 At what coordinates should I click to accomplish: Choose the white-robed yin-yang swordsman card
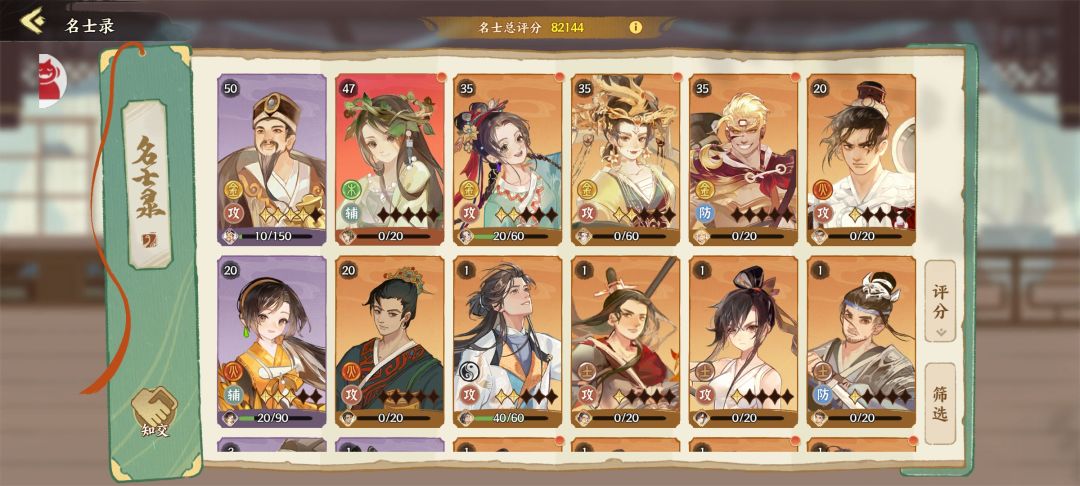coord(508,341)
